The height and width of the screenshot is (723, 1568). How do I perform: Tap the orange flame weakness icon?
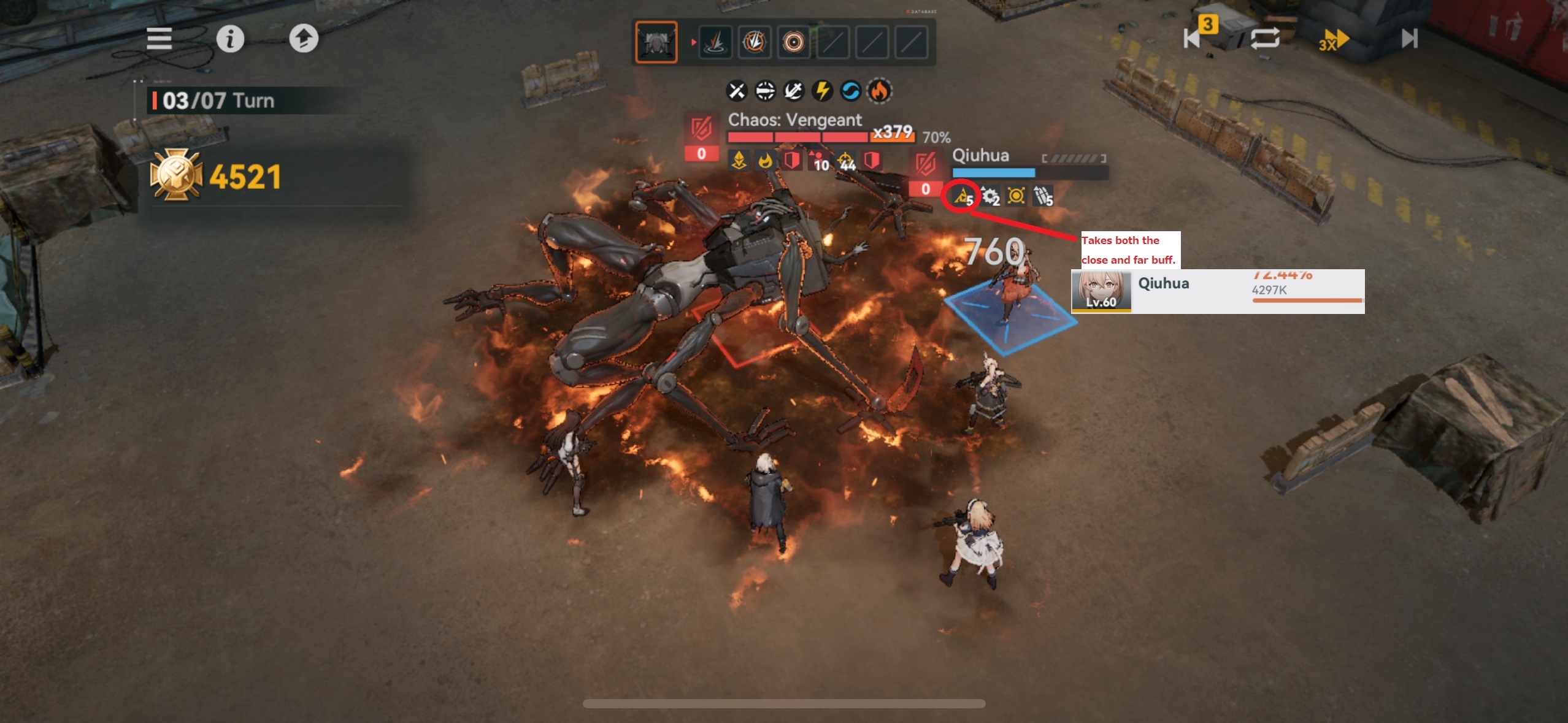coord(879,91)
